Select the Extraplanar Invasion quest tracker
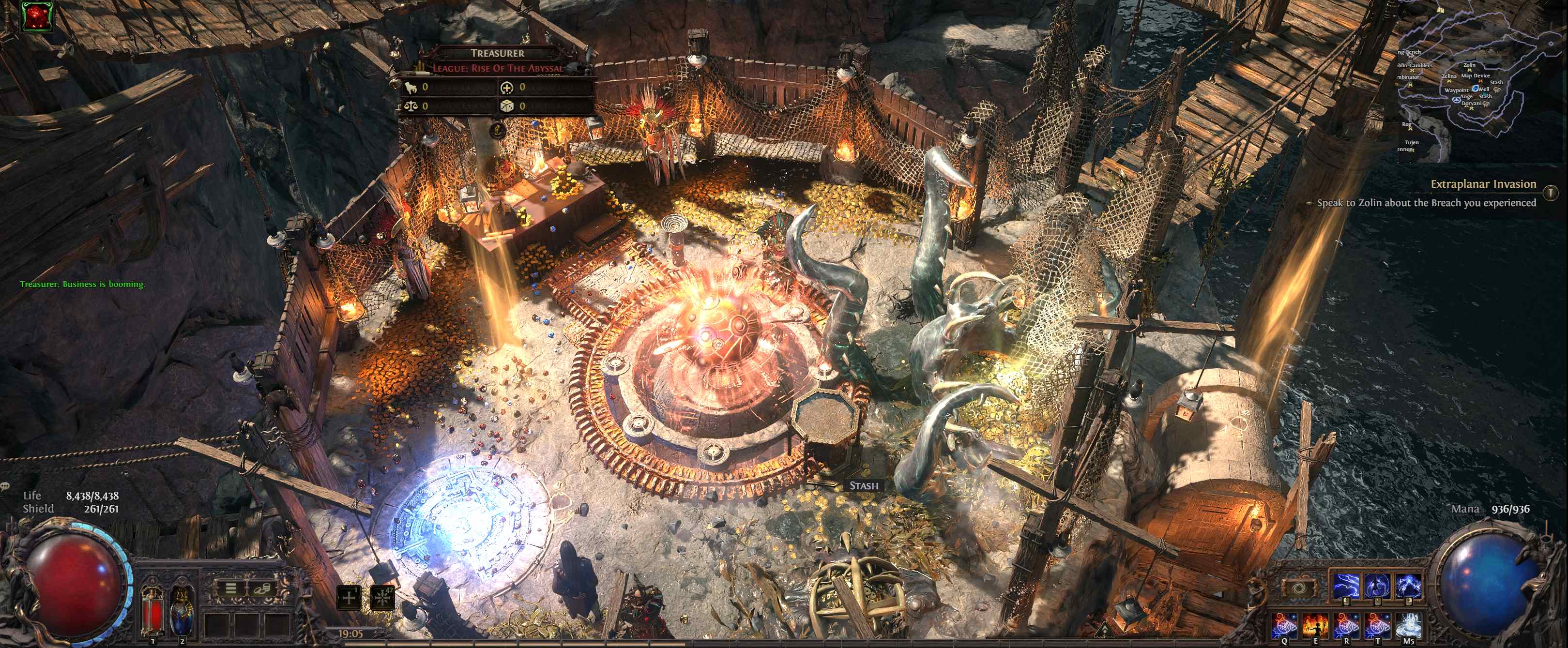Viewport: 1568px width, 648px height. point(1483,184)
